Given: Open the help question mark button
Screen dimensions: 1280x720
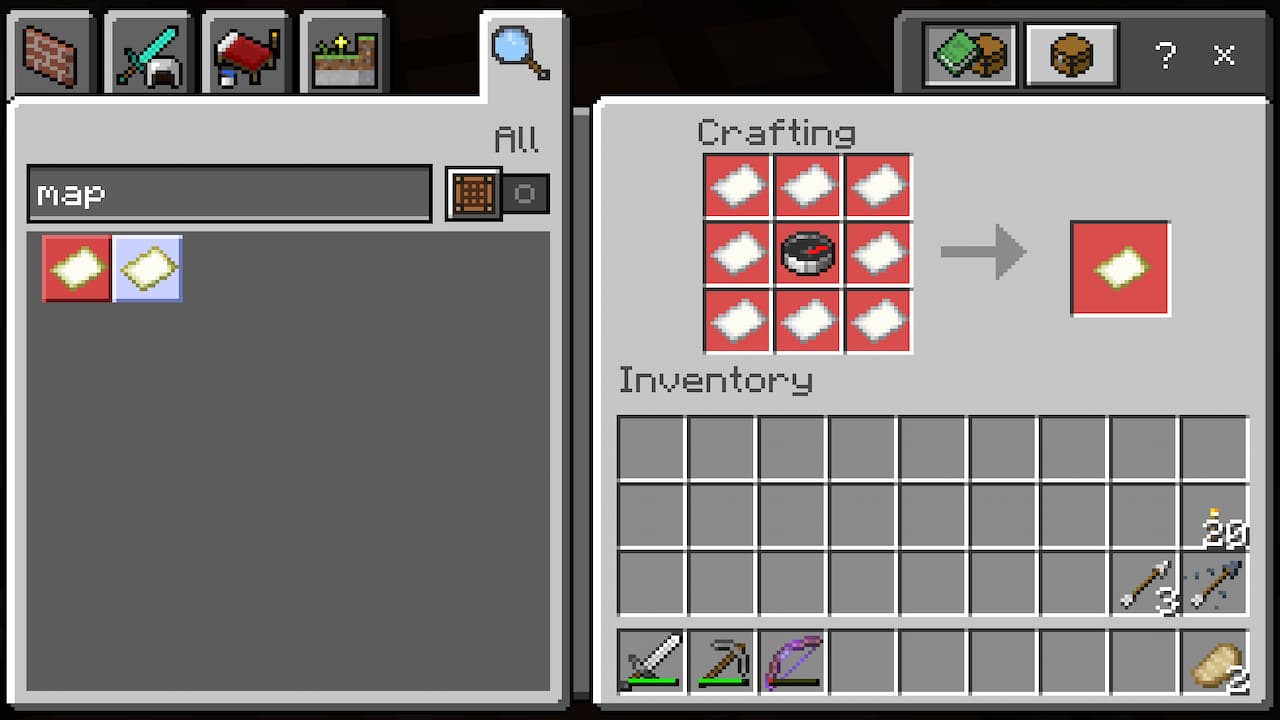Looking at the screenshot, I should pos(1166,57).
